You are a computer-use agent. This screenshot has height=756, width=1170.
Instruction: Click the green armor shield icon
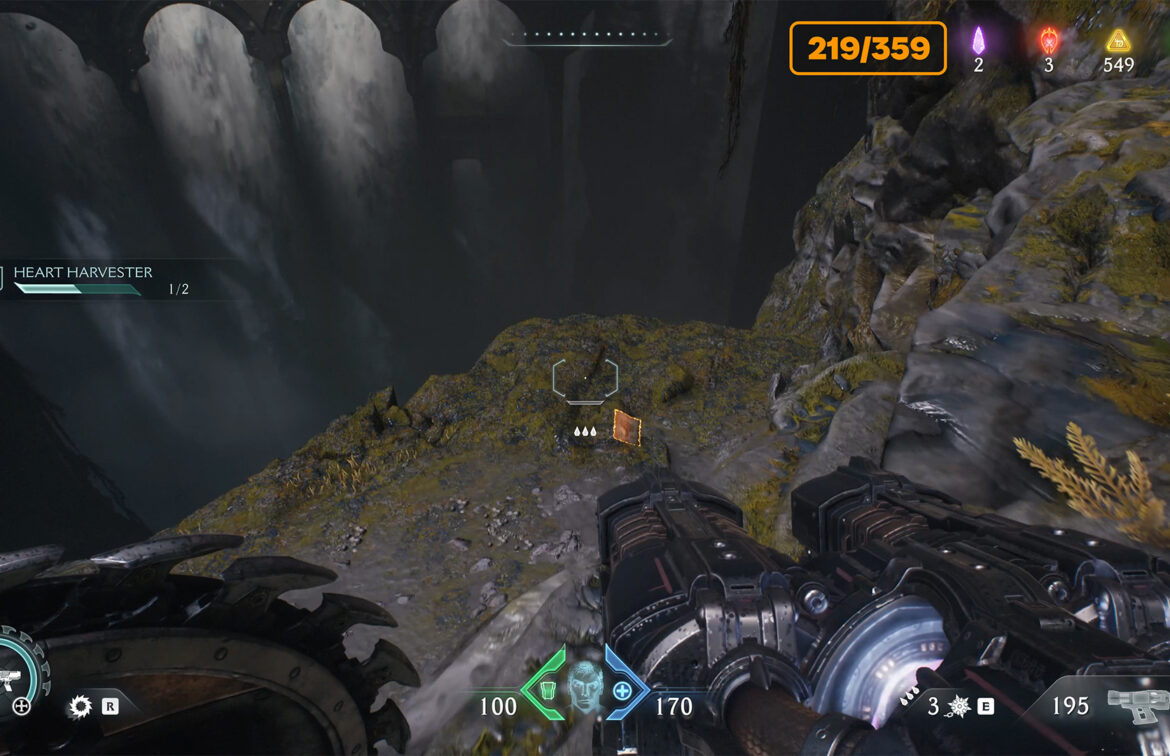pyautogui.click(x=547, y=689)
